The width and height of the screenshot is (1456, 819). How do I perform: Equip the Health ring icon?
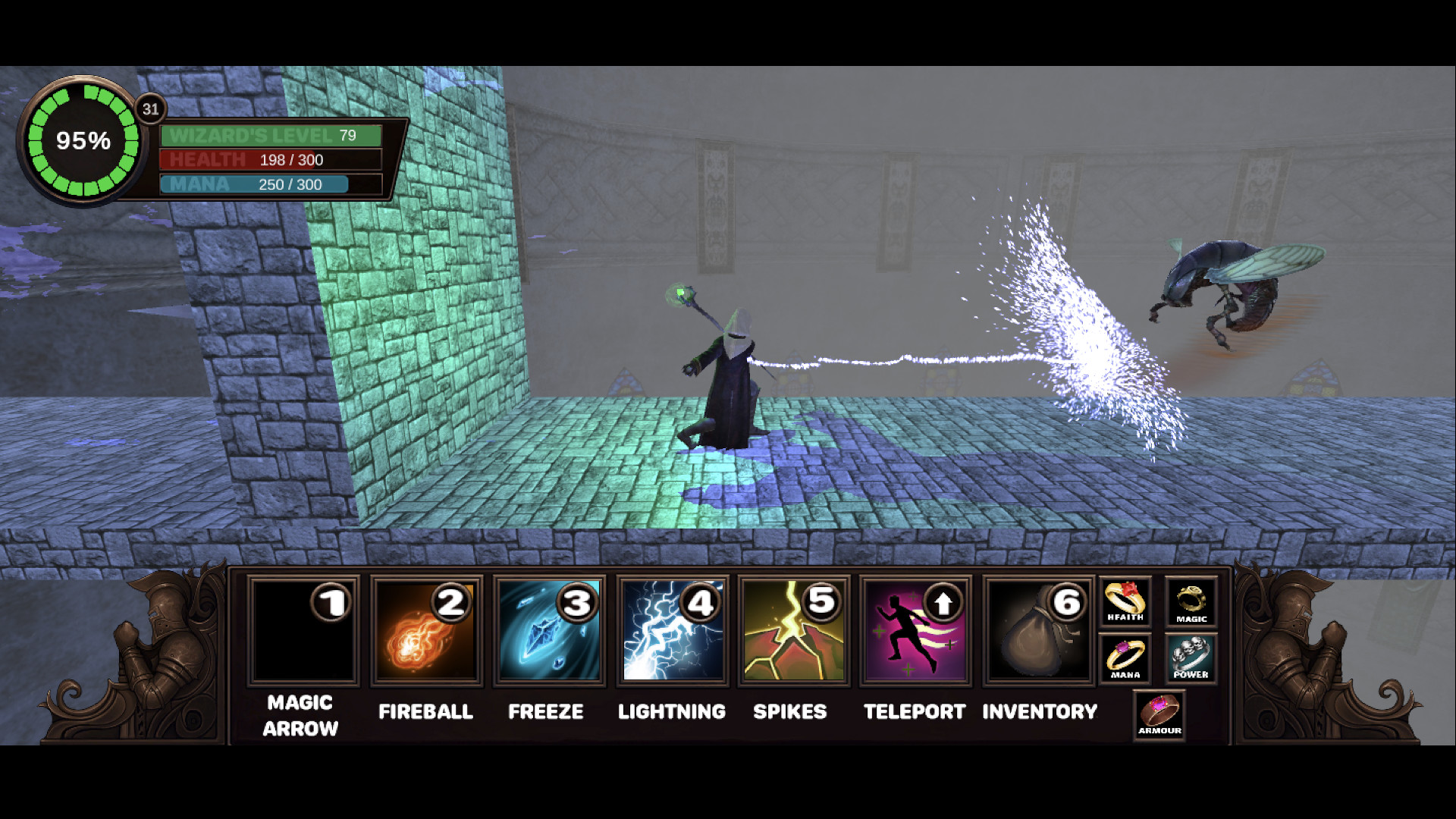[1125, 601]
